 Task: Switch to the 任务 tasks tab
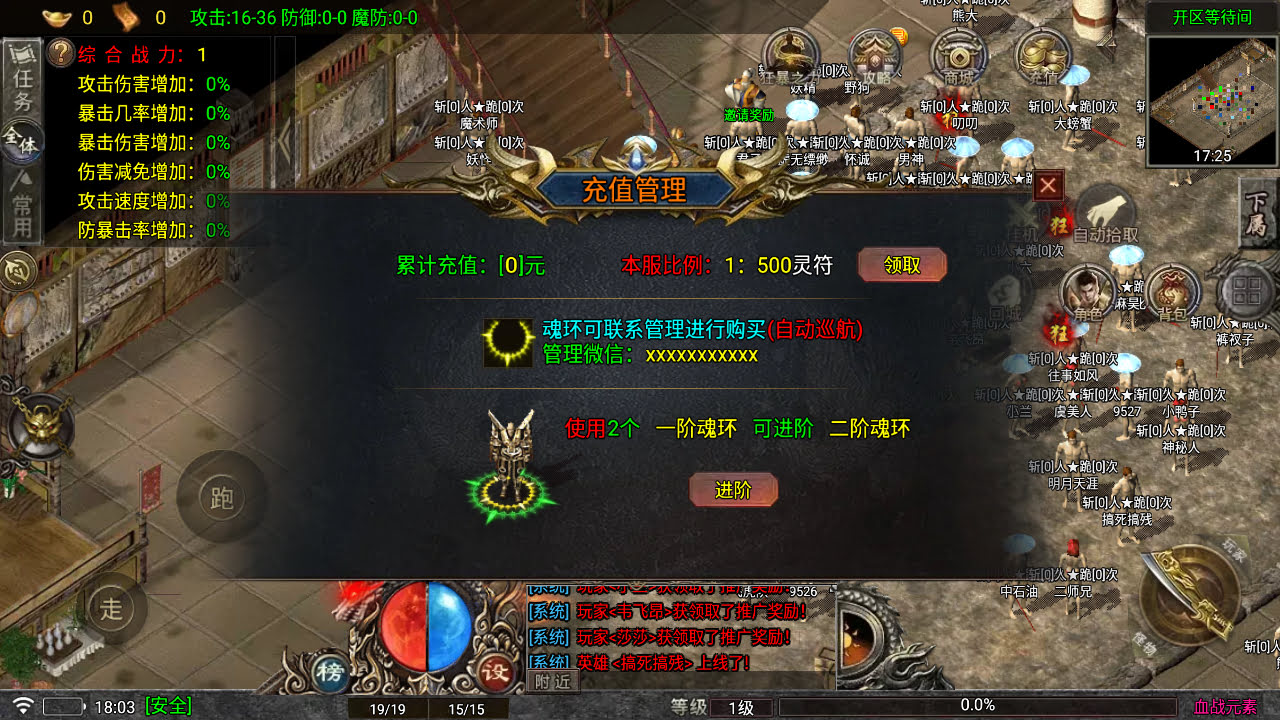coord(21,80)
